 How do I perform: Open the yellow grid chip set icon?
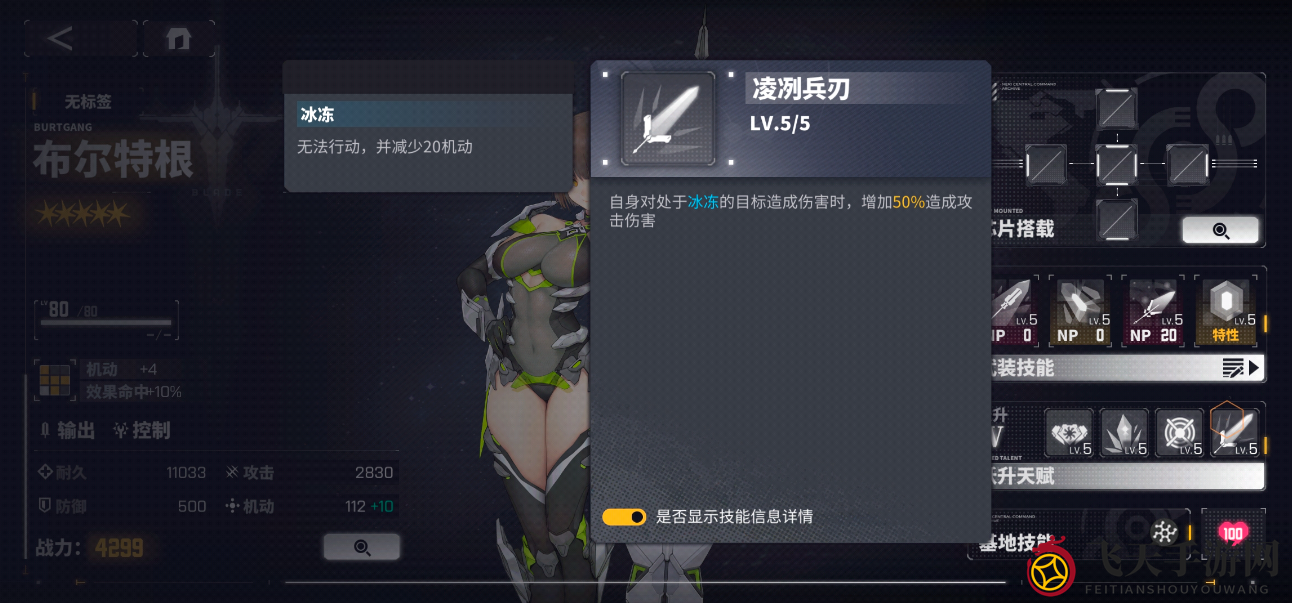pyautogui.click(x=53, y=380)
